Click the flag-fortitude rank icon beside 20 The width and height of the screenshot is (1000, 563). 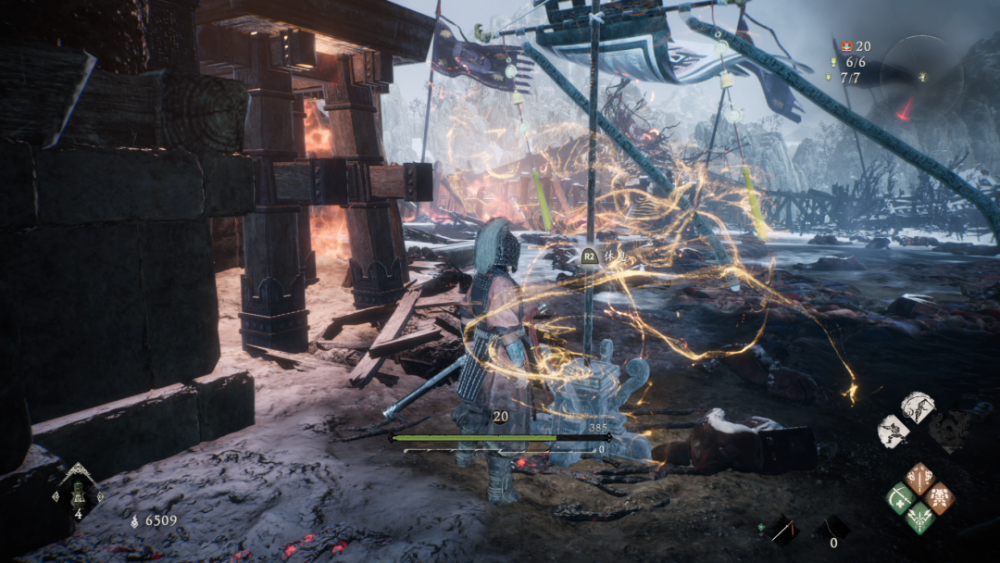coord(845,46)
